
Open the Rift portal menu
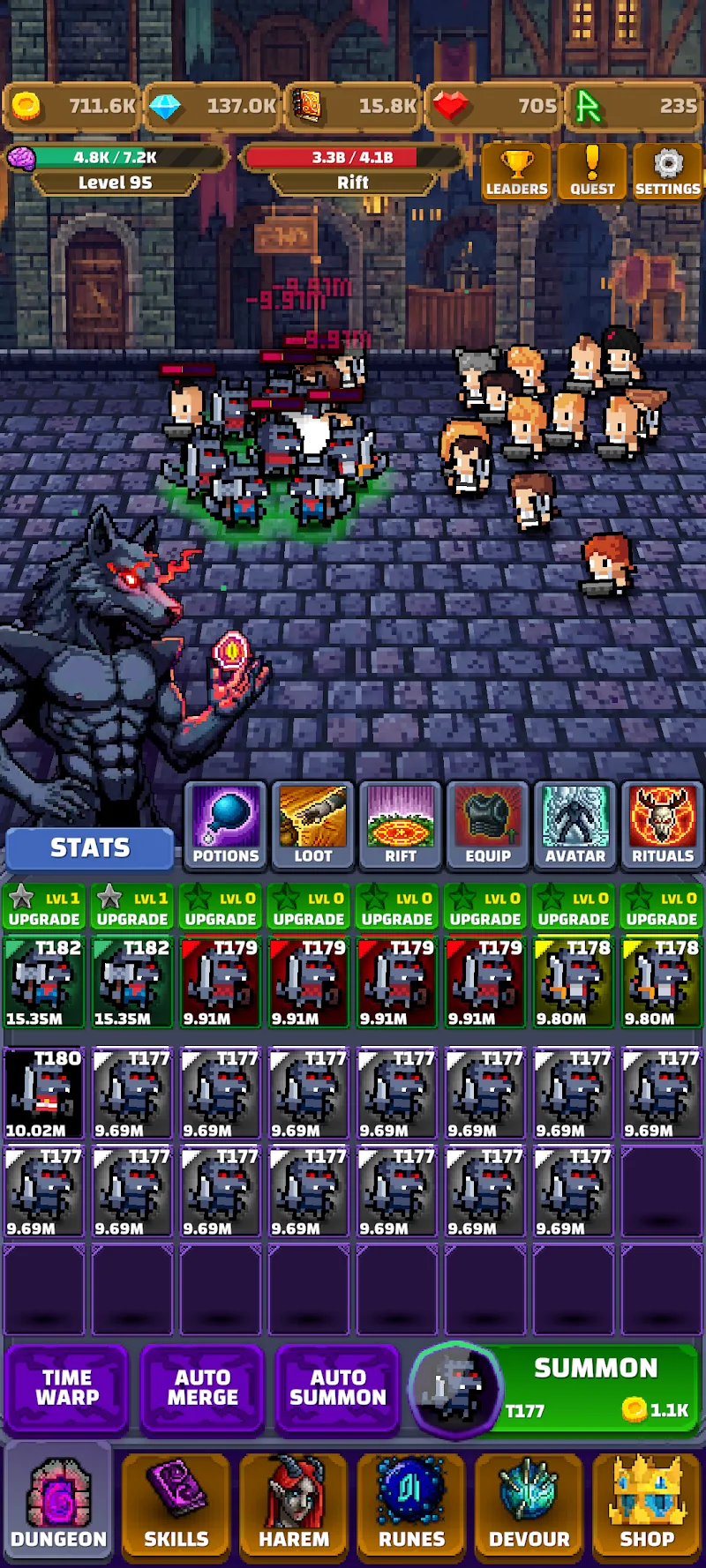coord(401,825)
